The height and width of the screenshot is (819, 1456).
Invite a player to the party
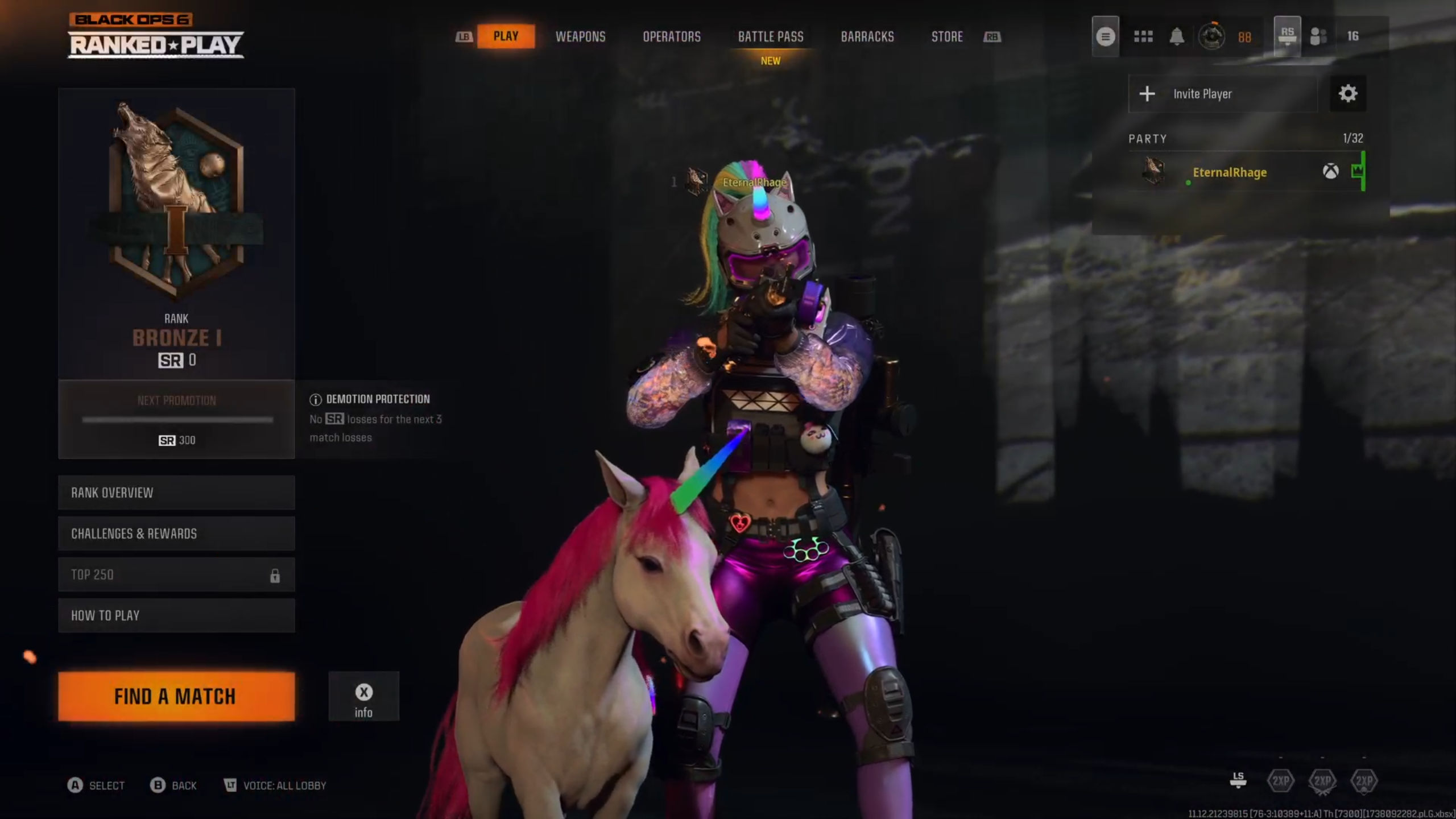coord(1223,94)
